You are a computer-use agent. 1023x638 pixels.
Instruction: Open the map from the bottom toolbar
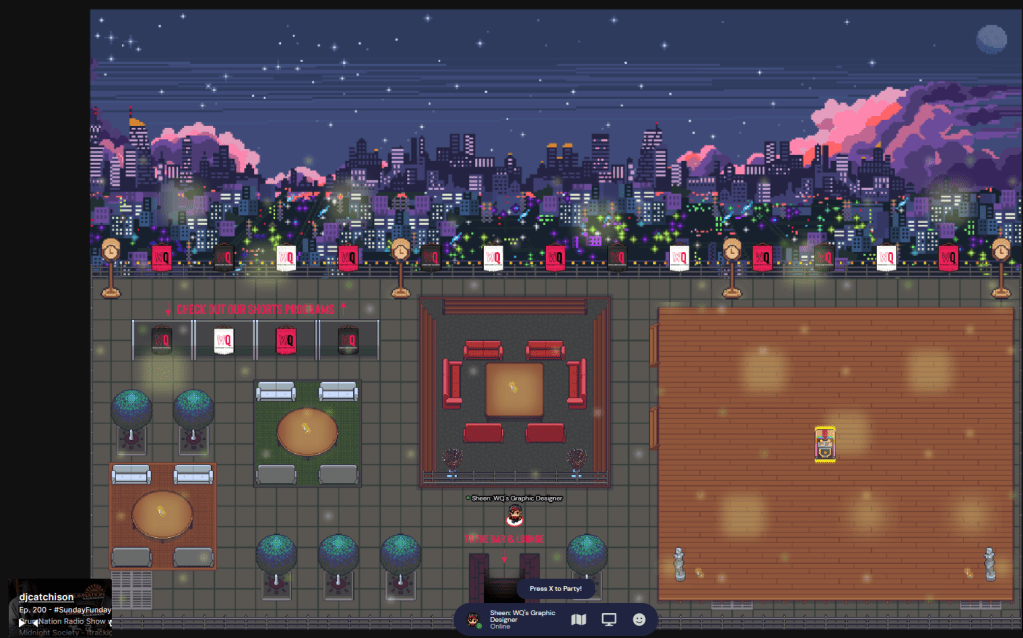pos(578,620)
